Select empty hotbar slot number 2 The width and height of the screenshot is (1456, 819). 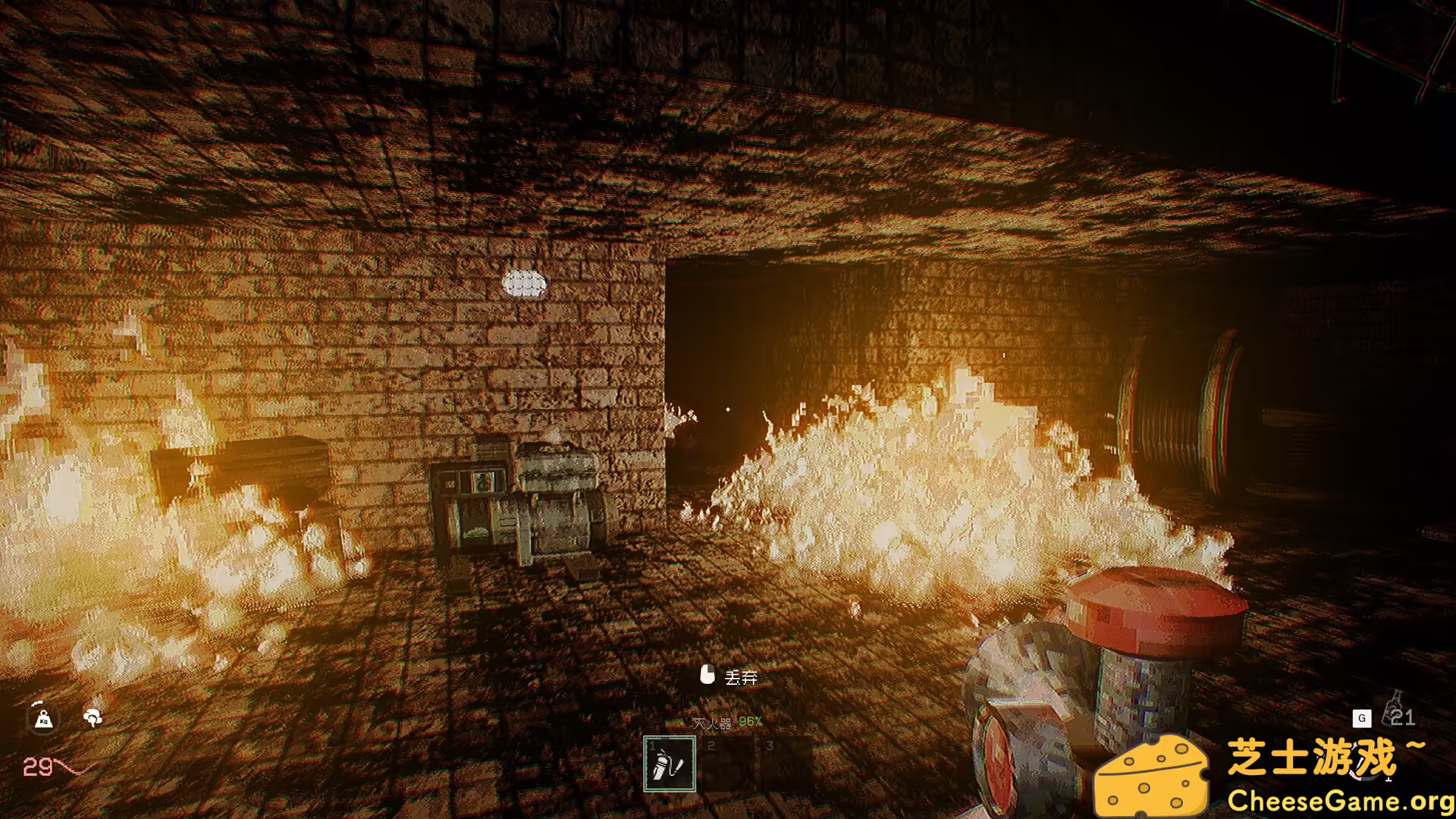click(x=726, y=764)
